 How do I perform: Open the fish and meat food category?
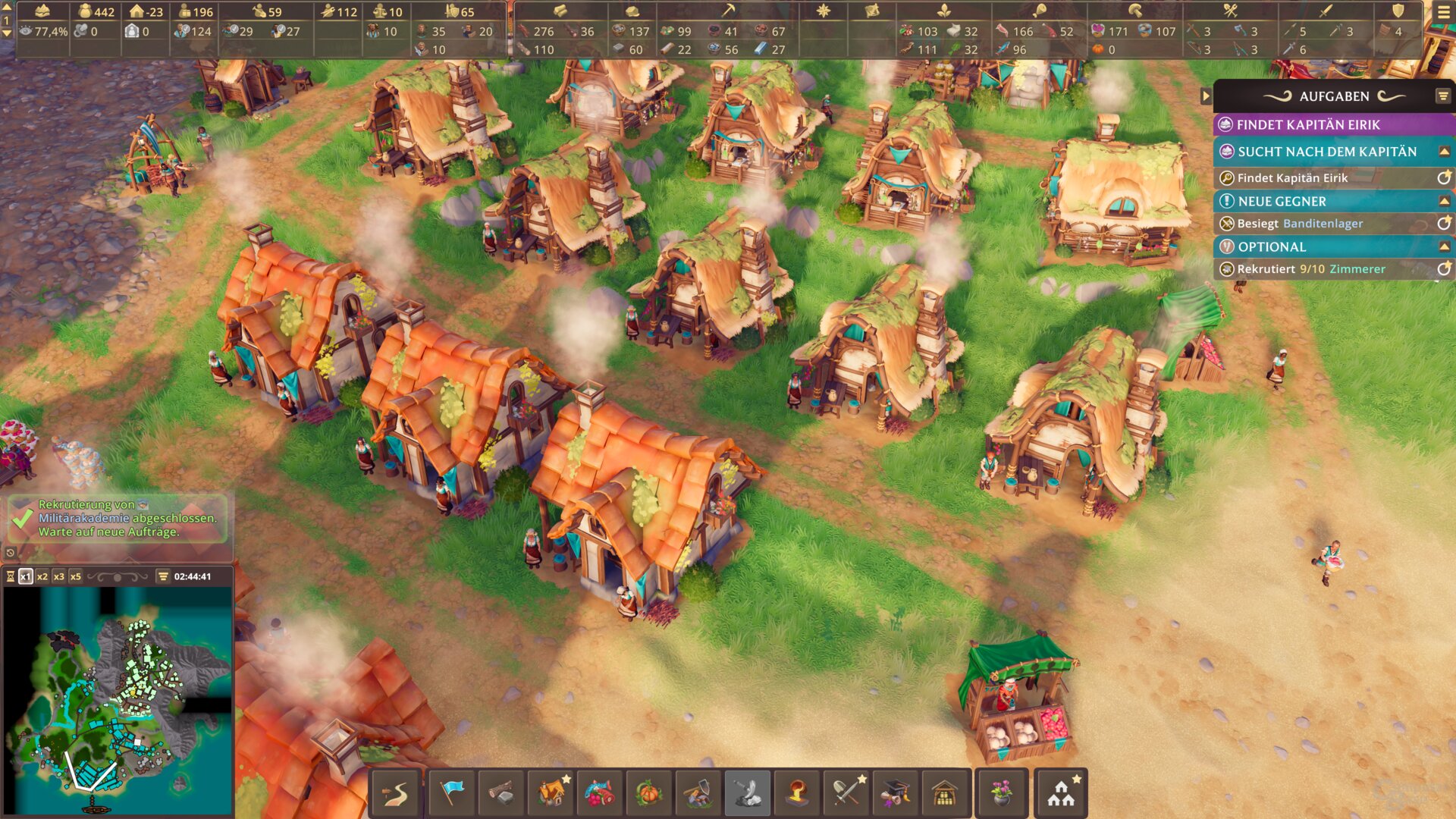pos(599,793)
